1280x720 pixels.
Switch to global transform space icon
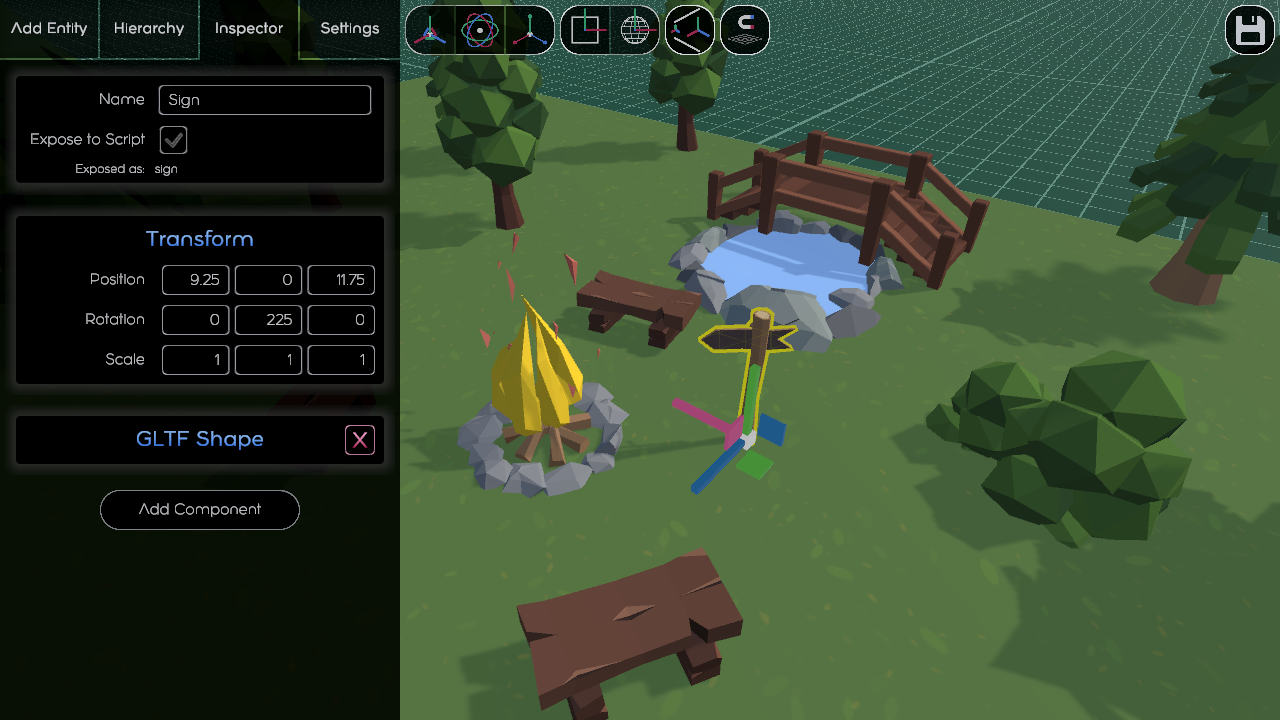pyautogui.click(x=636, y=30)
